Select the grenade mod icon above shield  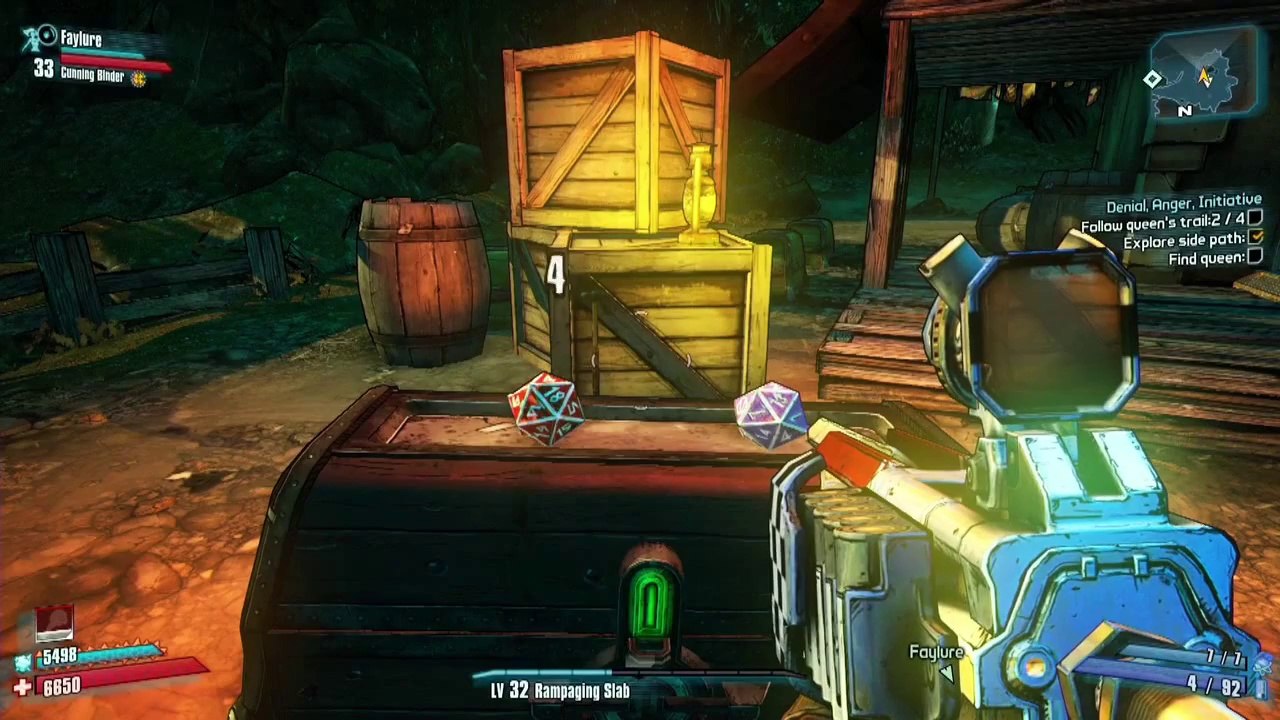coord(55,623)
